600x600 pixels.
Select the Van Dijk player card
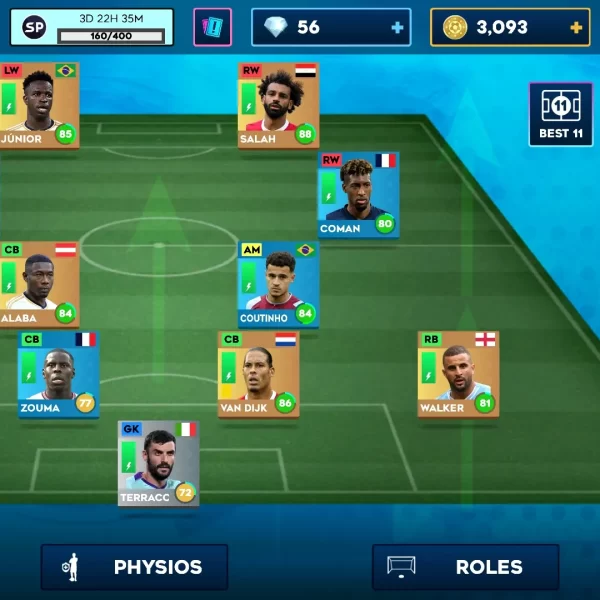tap(258, 373)
